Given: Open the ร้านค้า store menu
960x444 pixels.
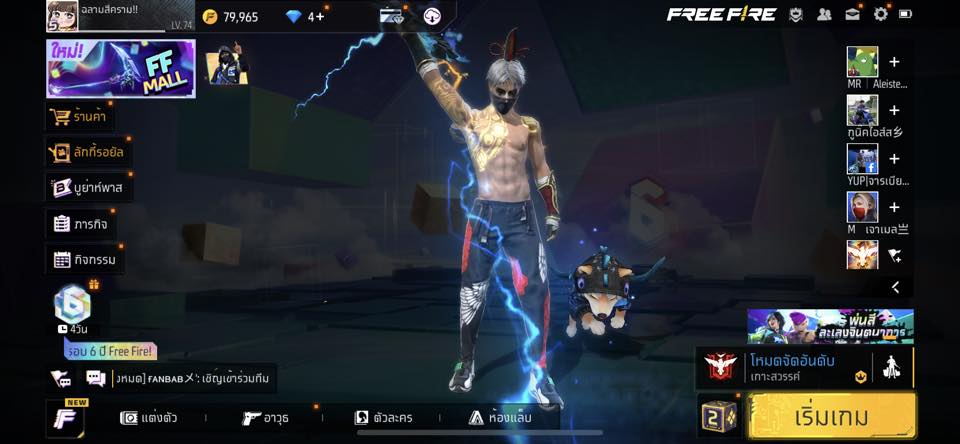Looking at the screenshot, I should pos(79,117).
